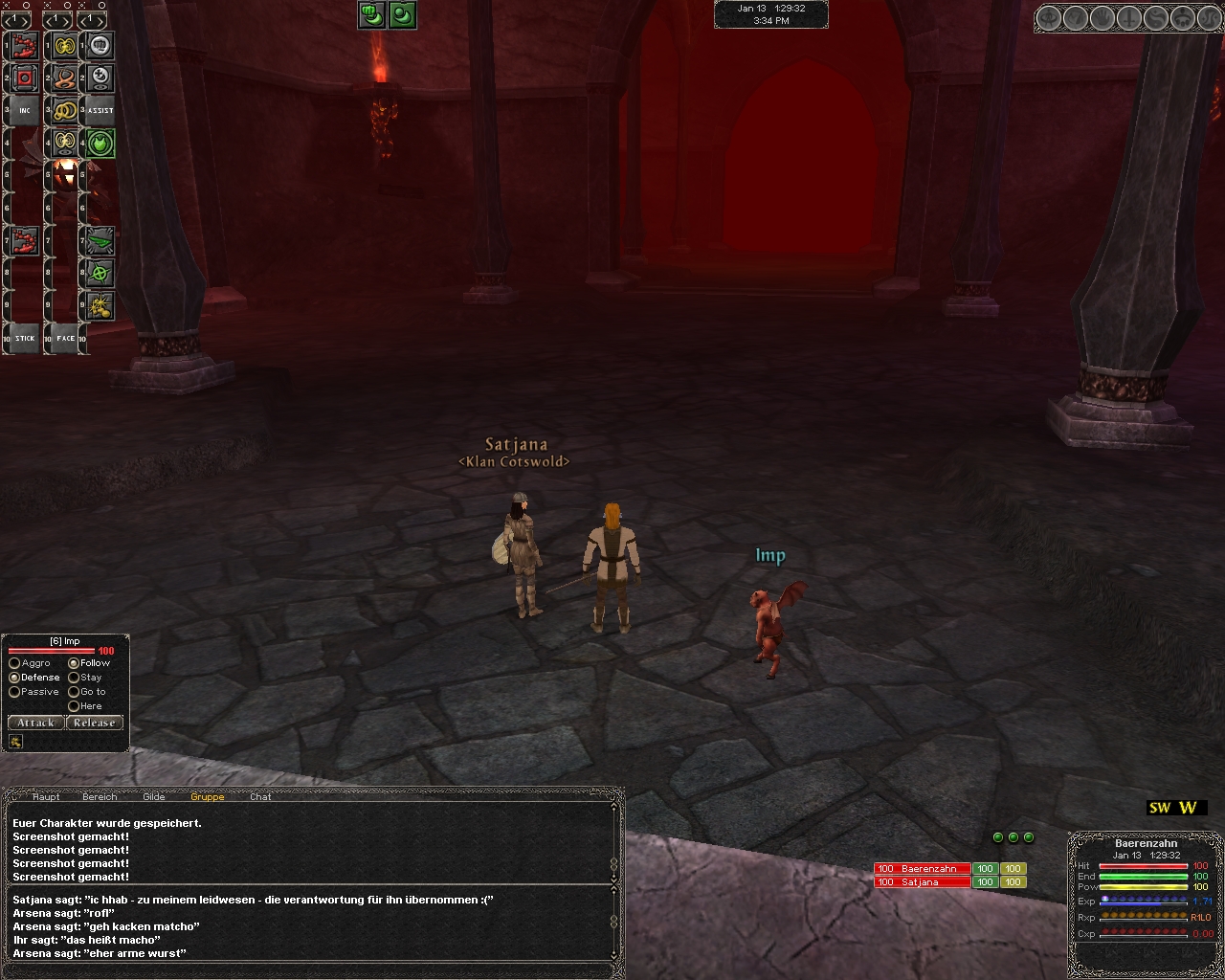Choose the Here pet command

pyautogui.click(x=74, y=706)
